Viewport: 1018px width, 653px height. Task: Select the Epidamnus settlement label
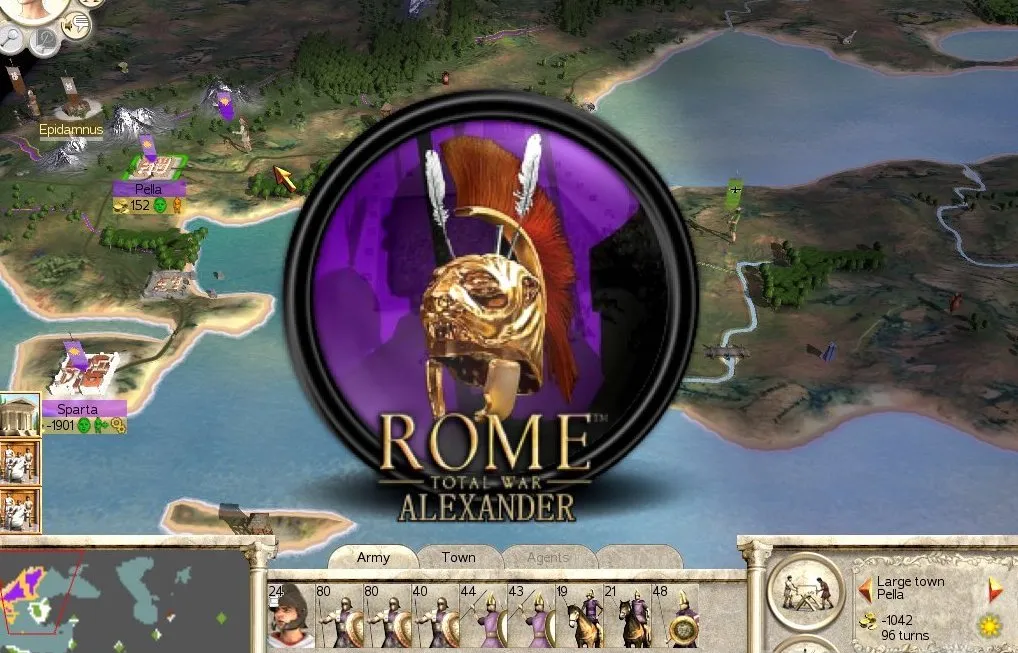tap(71, 131)
